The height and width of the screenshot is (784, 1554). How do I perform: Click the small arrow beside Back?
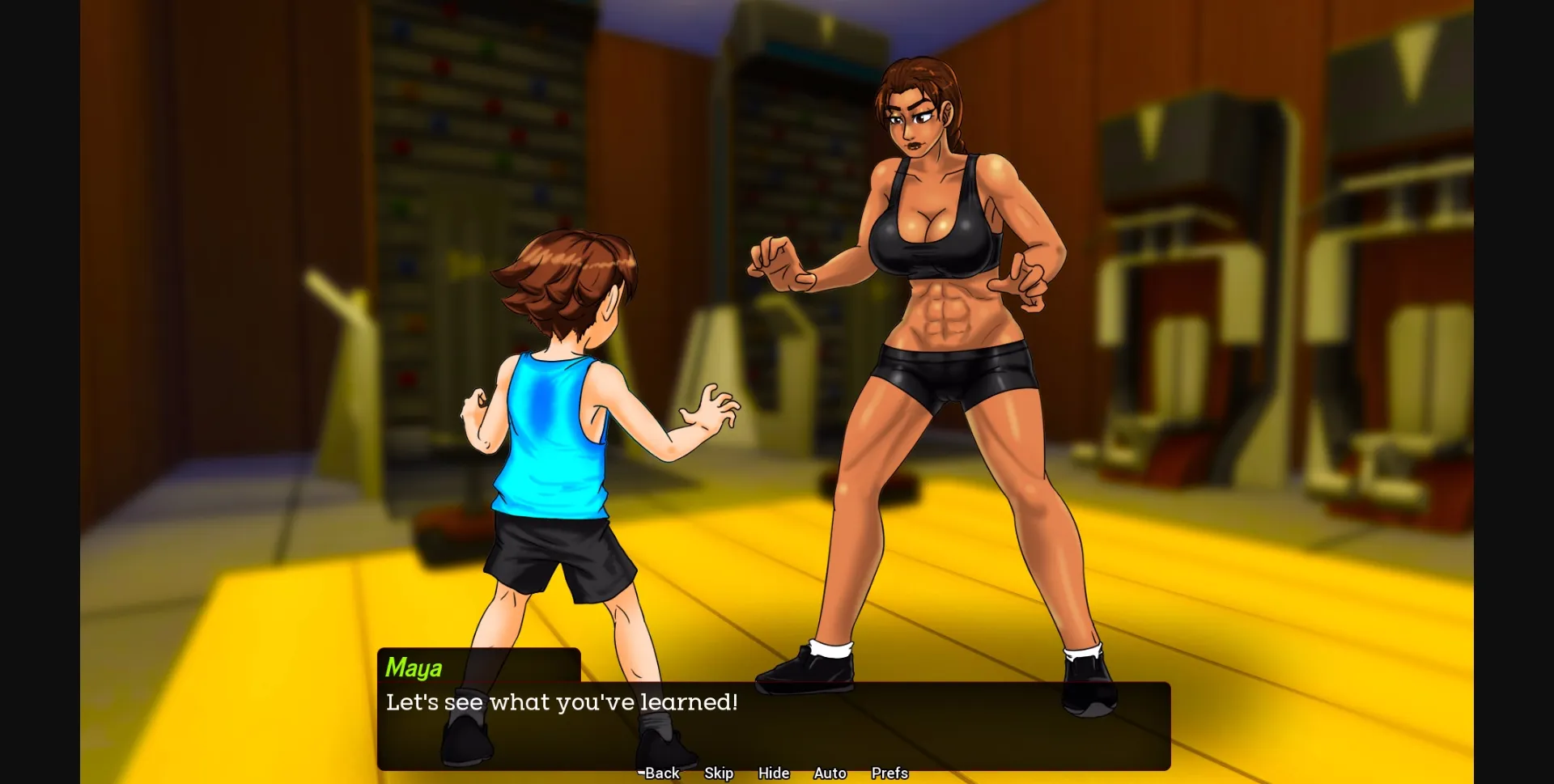(640, 773)
